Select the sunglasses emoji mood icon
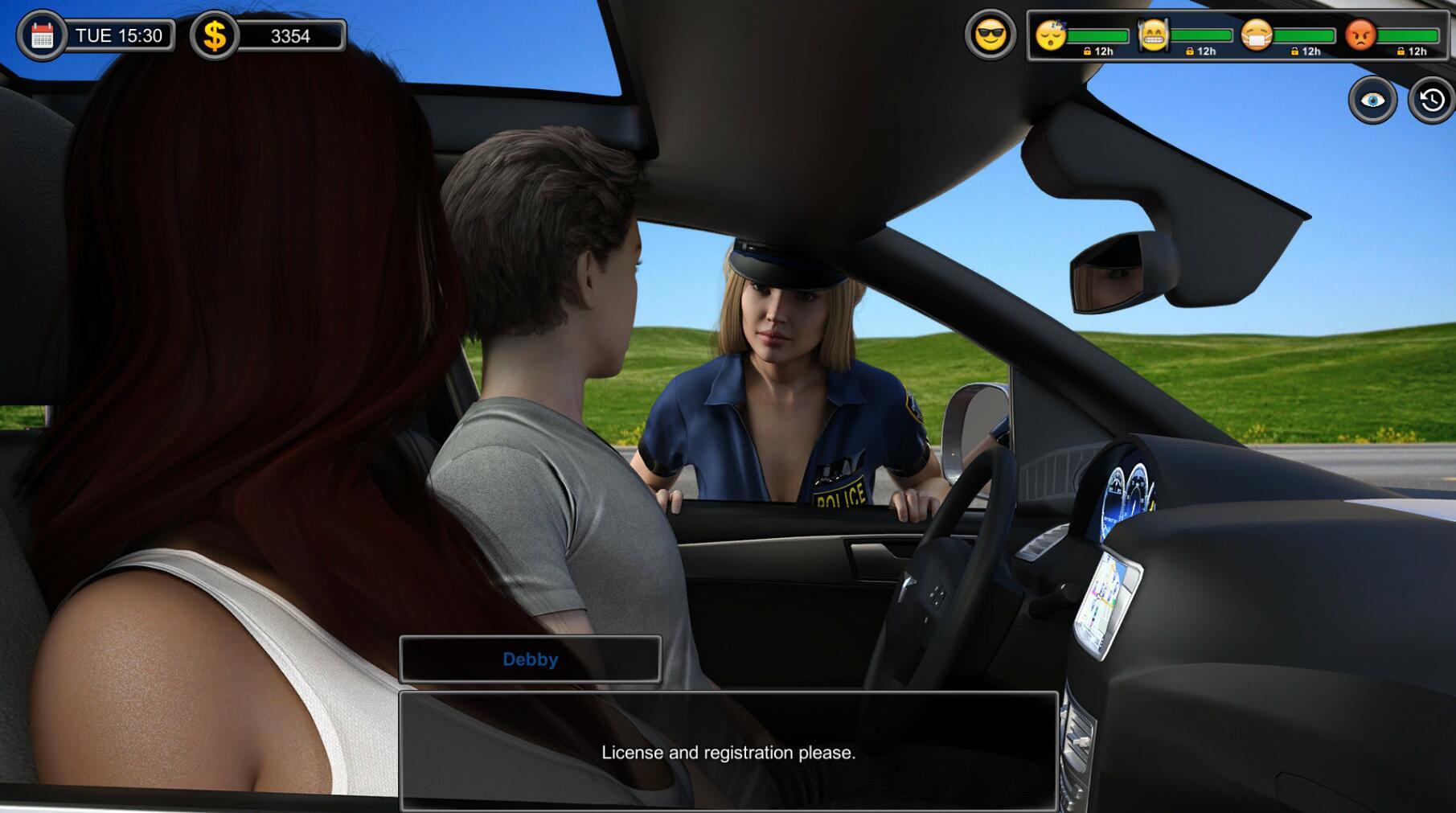This screenshot has height=813, width=1456. tap(990, 35)
